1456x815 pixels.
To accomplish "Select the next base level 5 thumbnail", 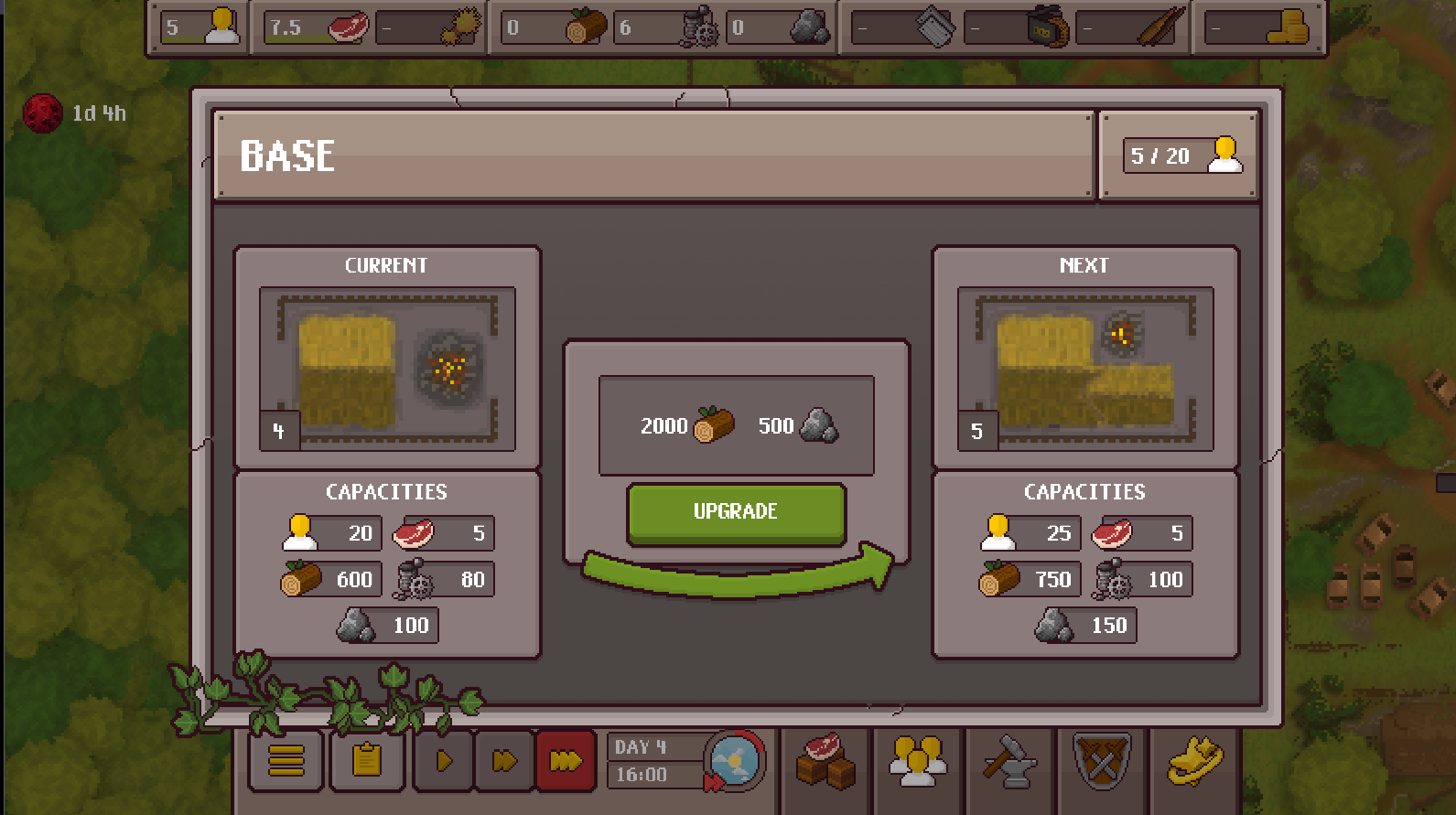I will pos(1085,369).
